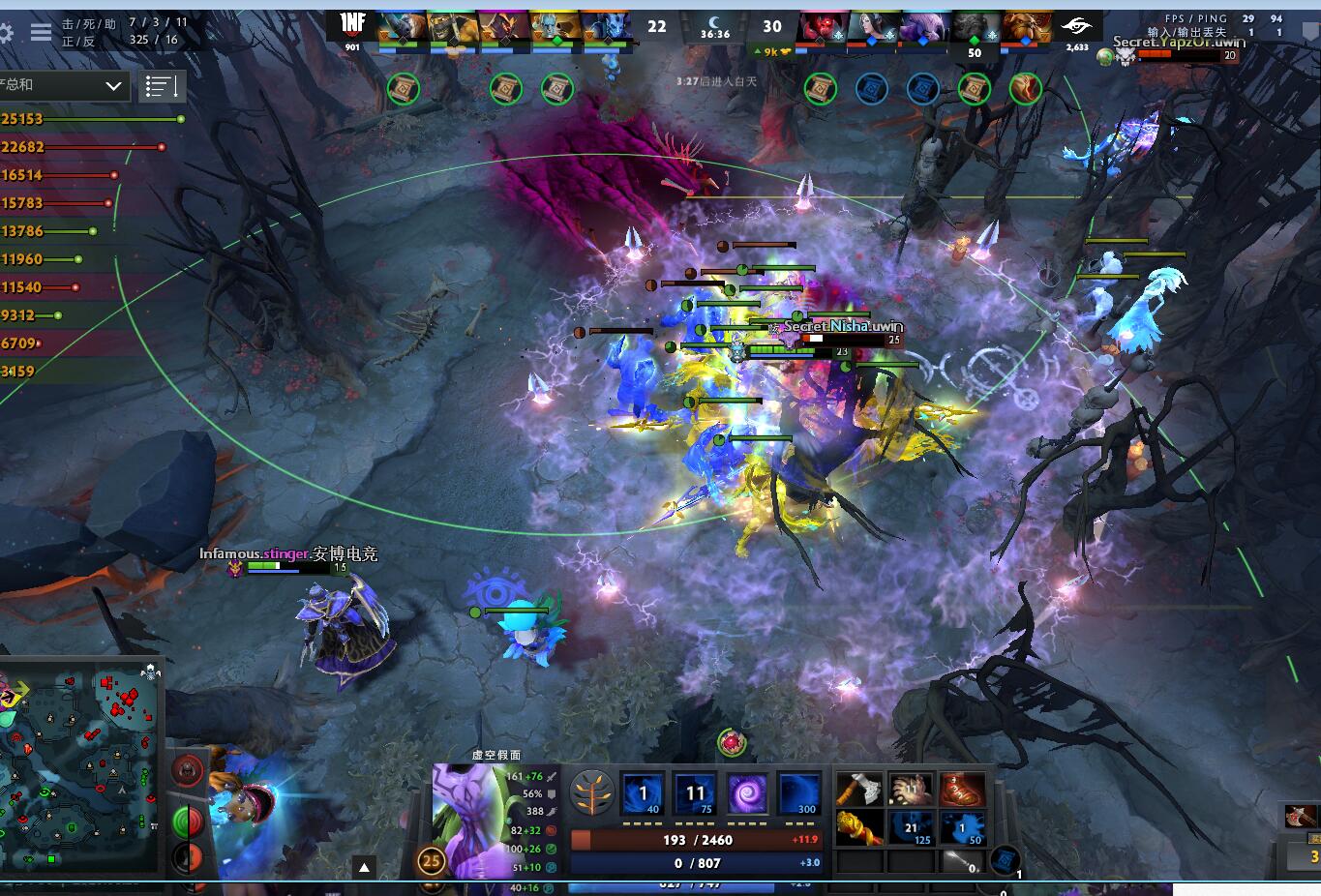Select the Chronosphere ability icon
Image resolution: width=1321 pixels, height=896 pixels.
747,791
